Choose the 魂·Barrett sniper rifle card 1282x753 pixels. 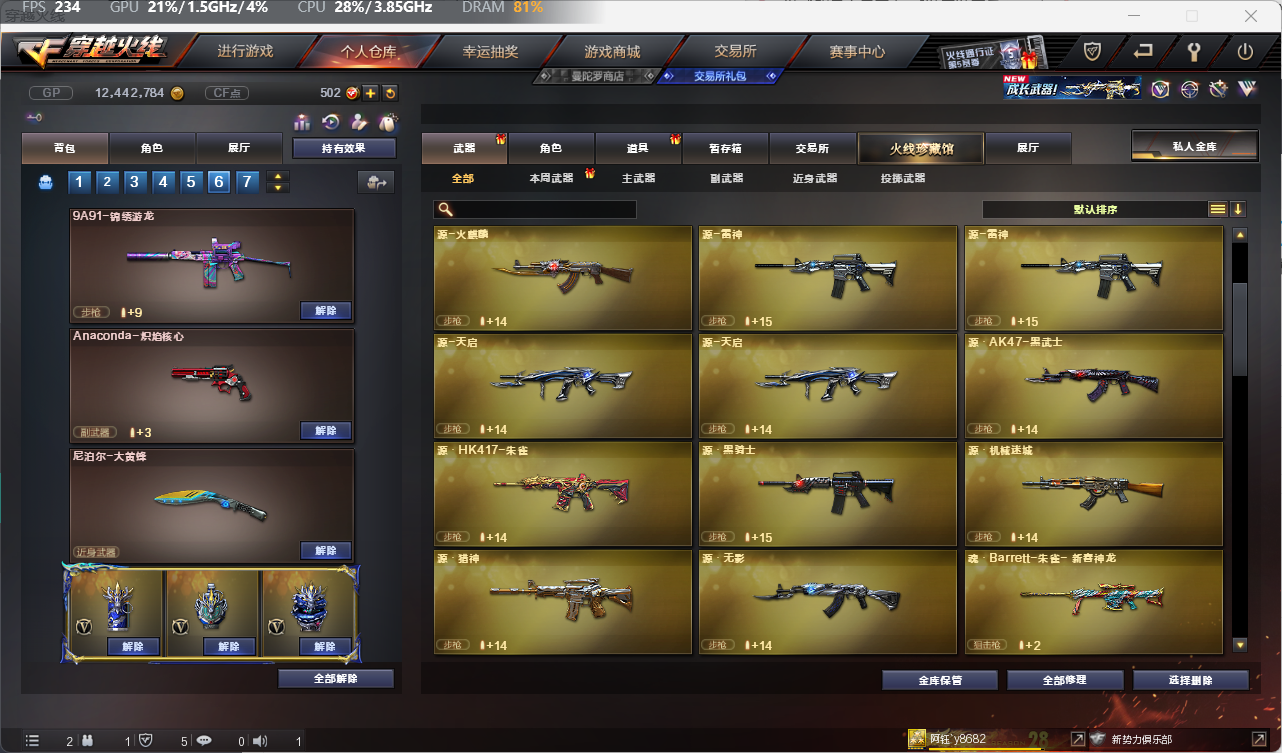(1093, 602)
